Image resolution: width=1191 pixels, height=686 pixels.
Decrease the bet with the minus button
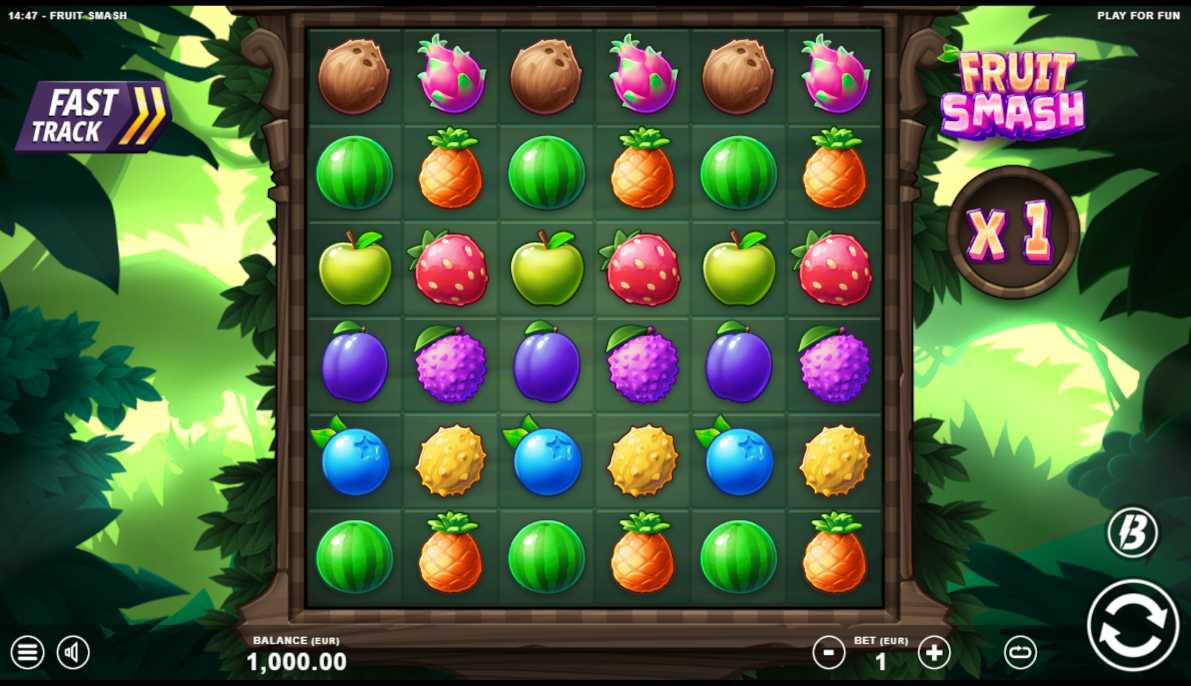(828, 653)
